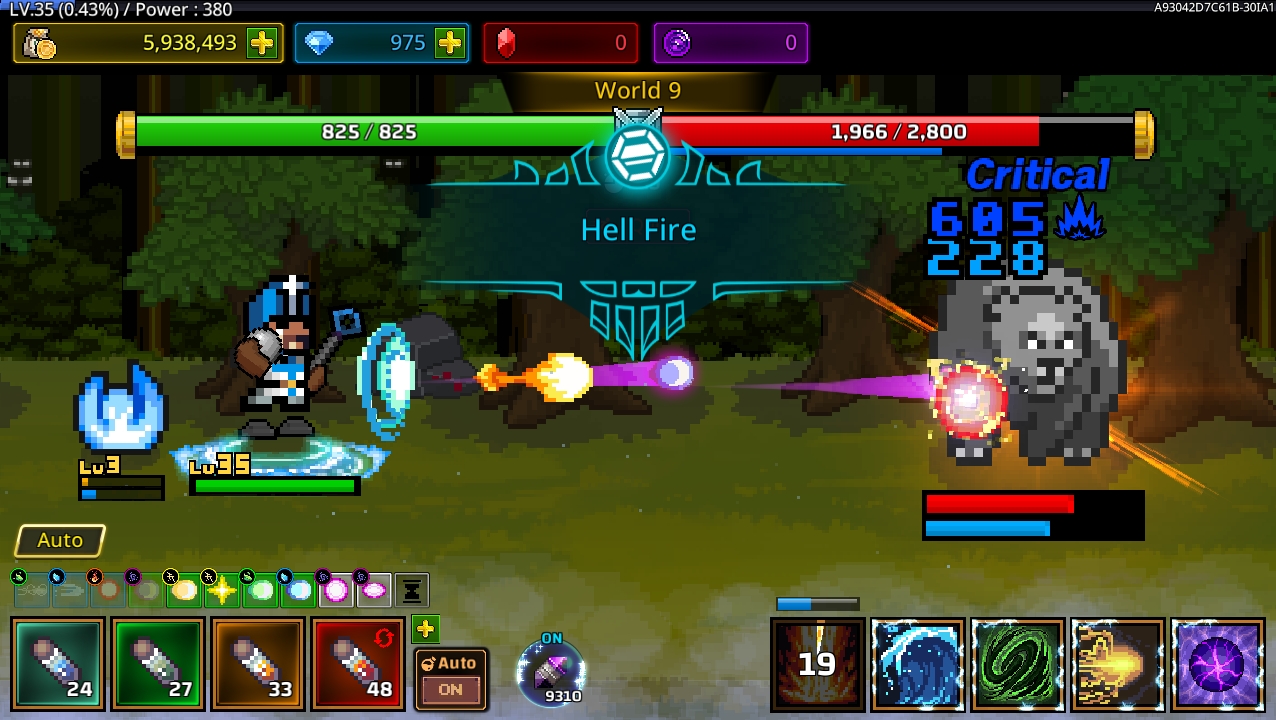1276x720 pixels.
Task: Toggle the Auto battle button
Action: tap(60, 541)
